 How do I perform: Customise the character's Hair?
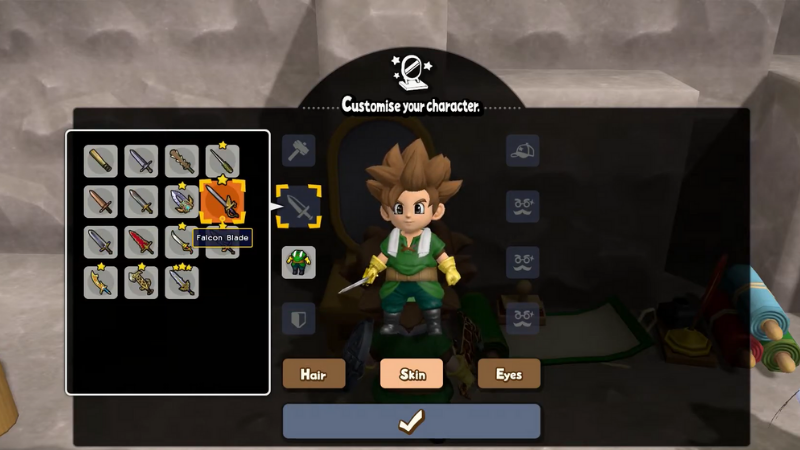tap(314, 374)
